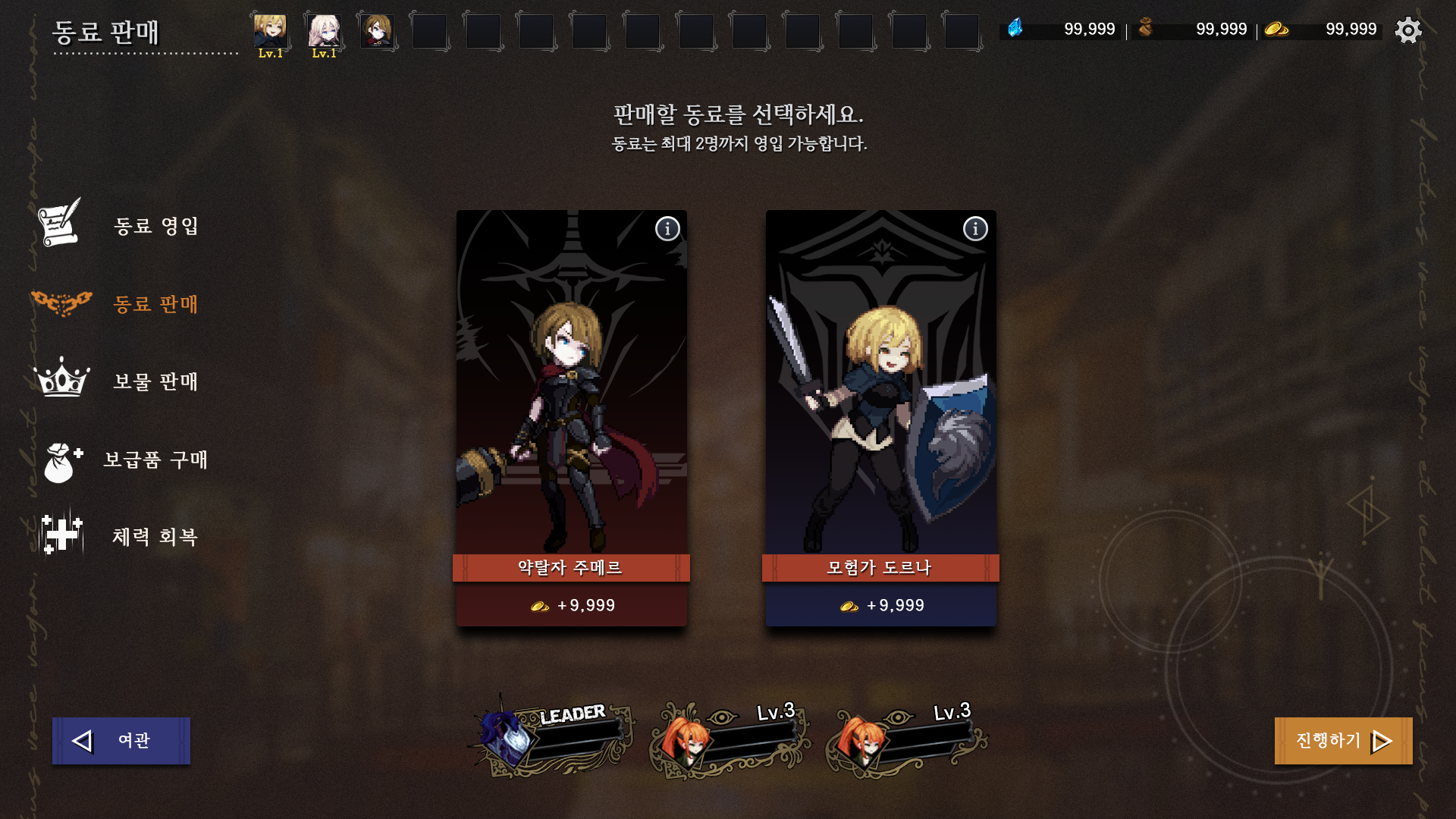Click the brown pouch currency icon
This screenshot has width=1456, height=819.
tap(1147, 27)
